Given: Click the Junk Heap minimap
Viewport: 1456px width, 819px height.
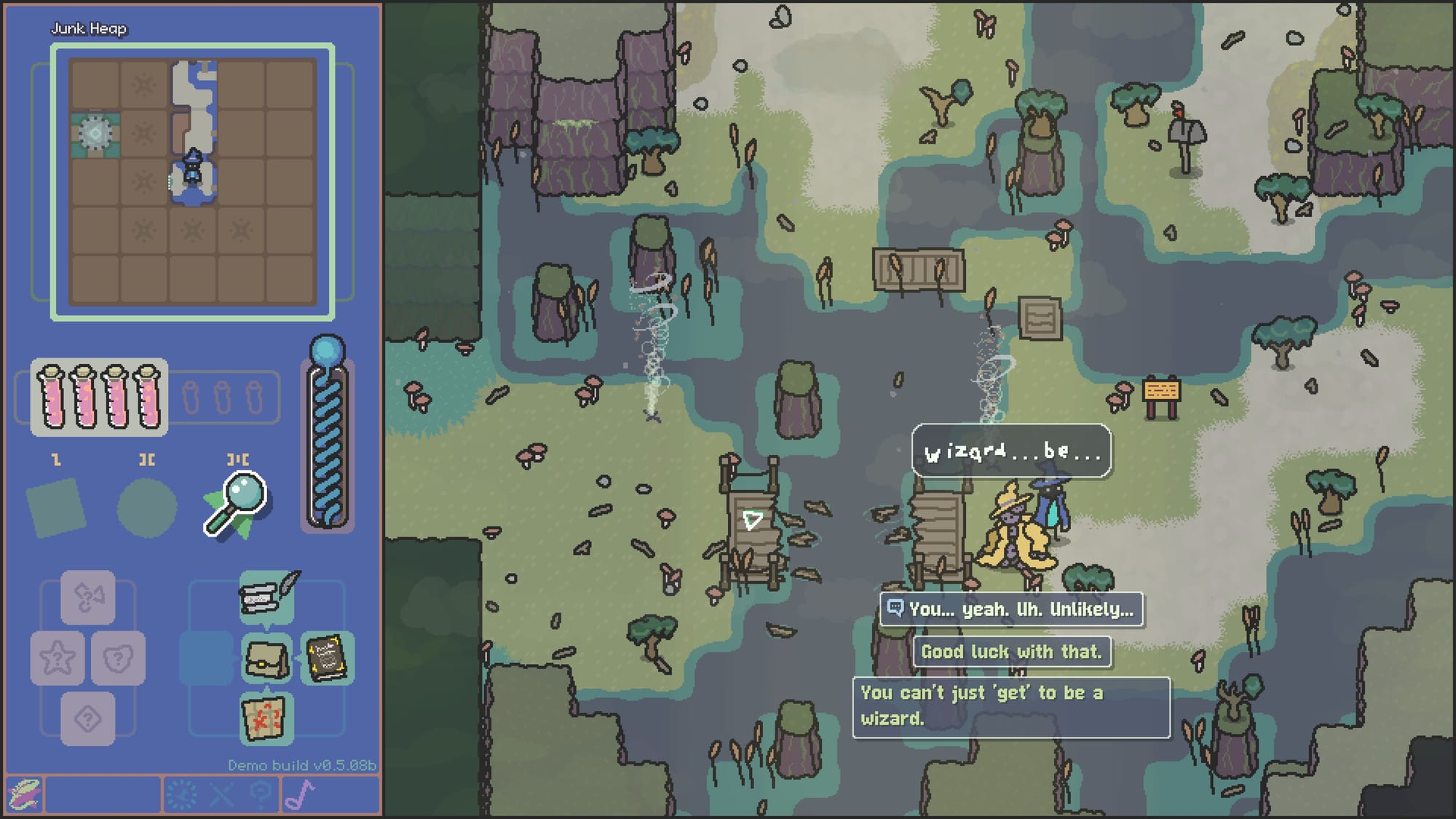Looking at the screenshot, I should tap(192, 182).
